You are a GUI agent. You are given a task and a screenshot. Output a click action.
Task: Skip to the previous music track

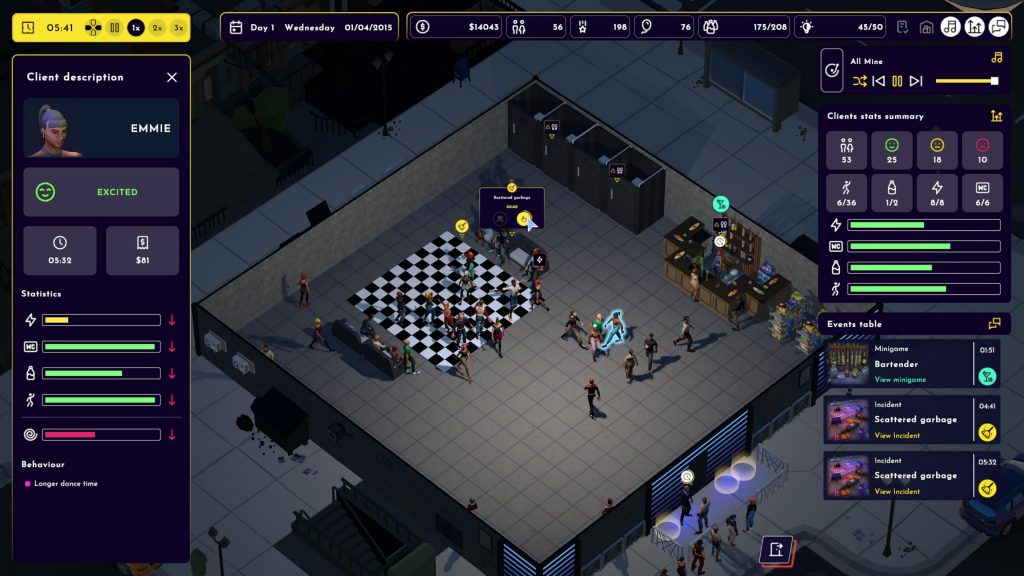coord(879,81)
